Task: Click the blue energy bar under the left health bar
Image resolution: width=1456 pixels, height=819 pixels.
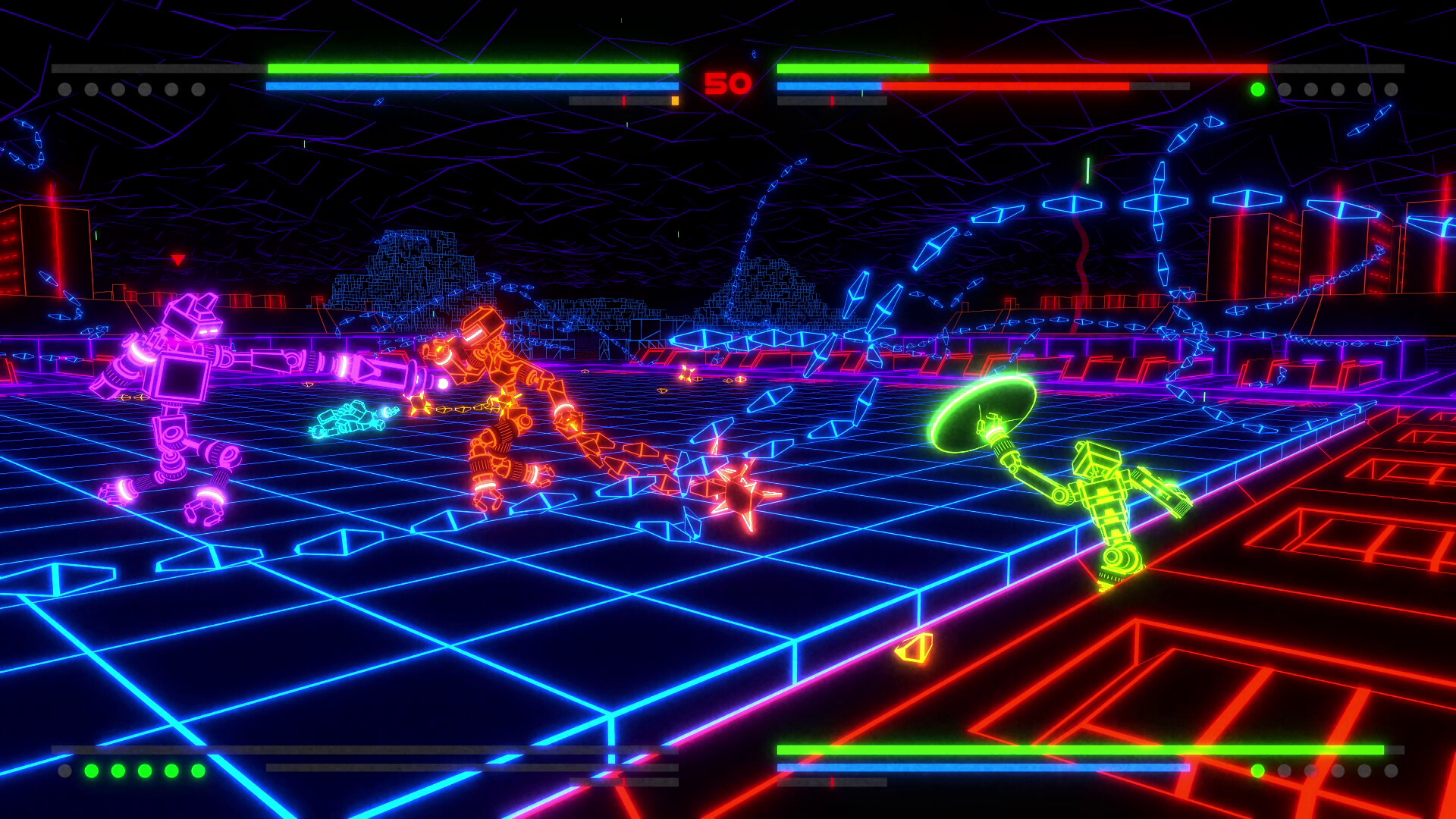Action: point(470,86)
